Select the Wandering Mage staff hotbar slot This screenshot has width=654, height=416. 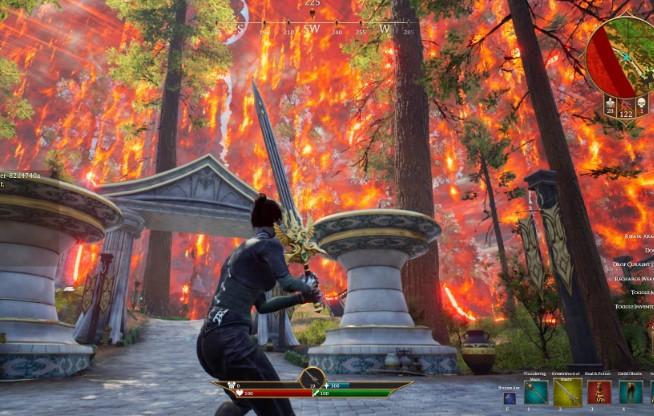[x=536, y=392]
